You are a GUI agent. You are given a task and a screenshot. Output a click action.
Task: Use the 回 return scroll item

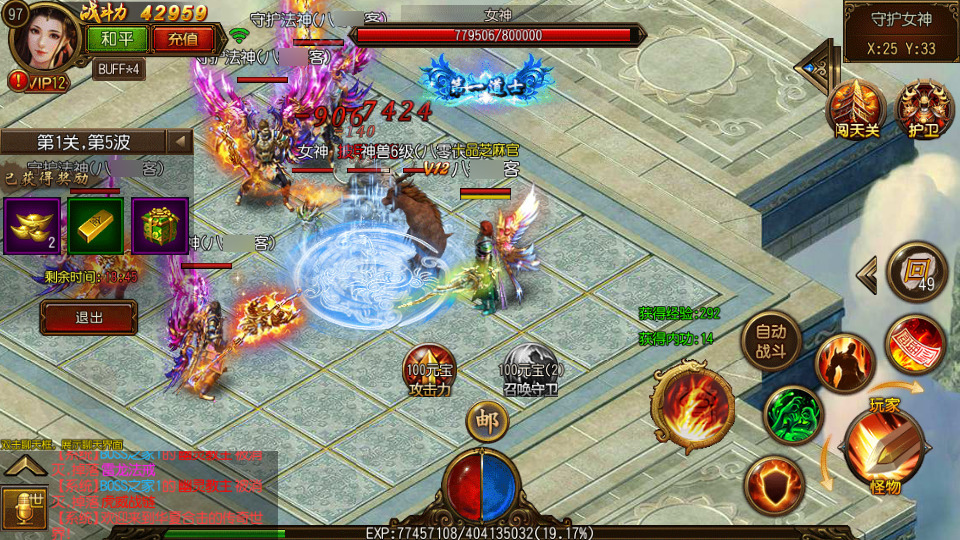(916, 270)
